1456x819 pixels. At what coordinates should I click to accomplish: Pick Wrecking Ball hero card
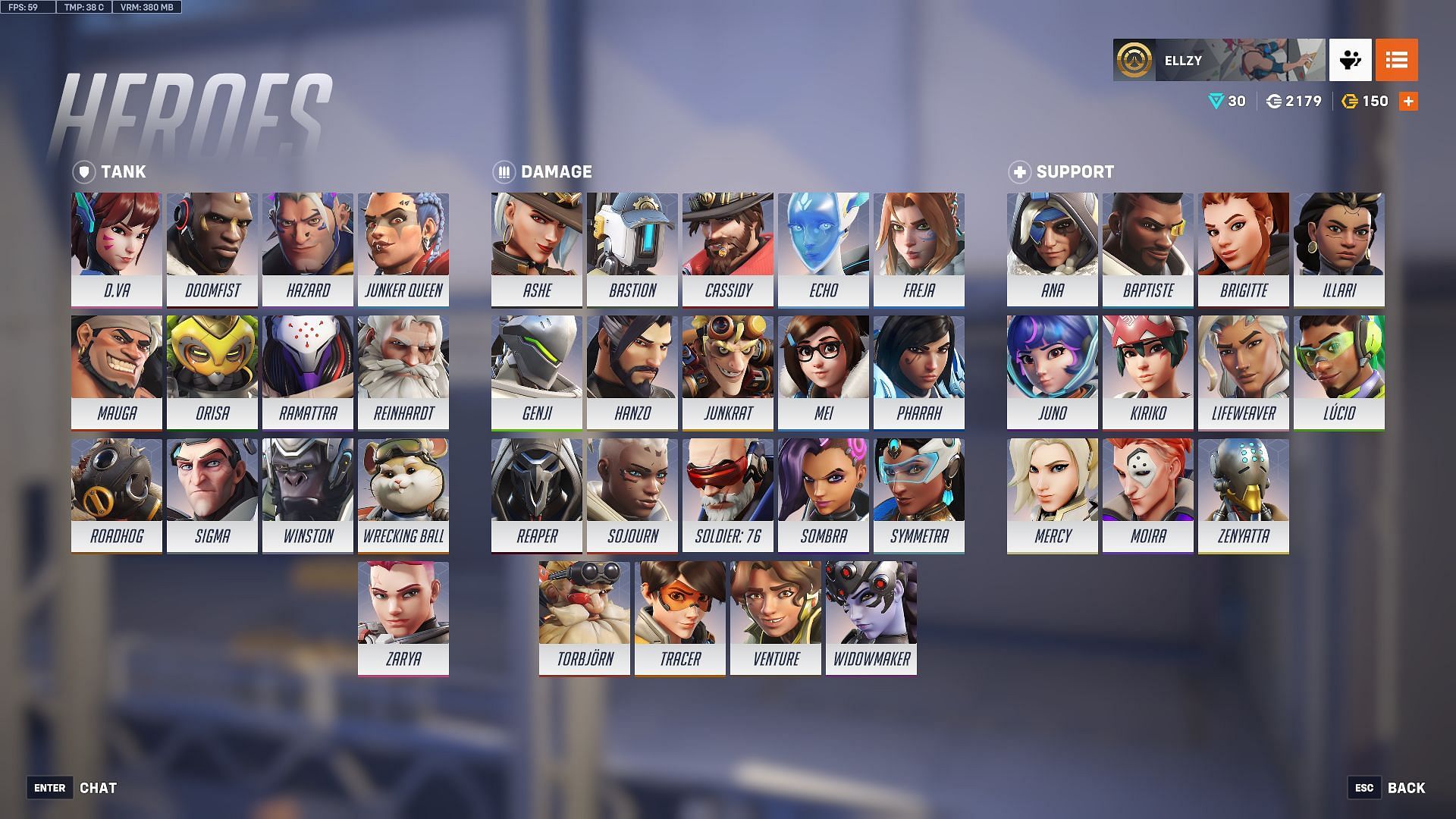[403, 494]
